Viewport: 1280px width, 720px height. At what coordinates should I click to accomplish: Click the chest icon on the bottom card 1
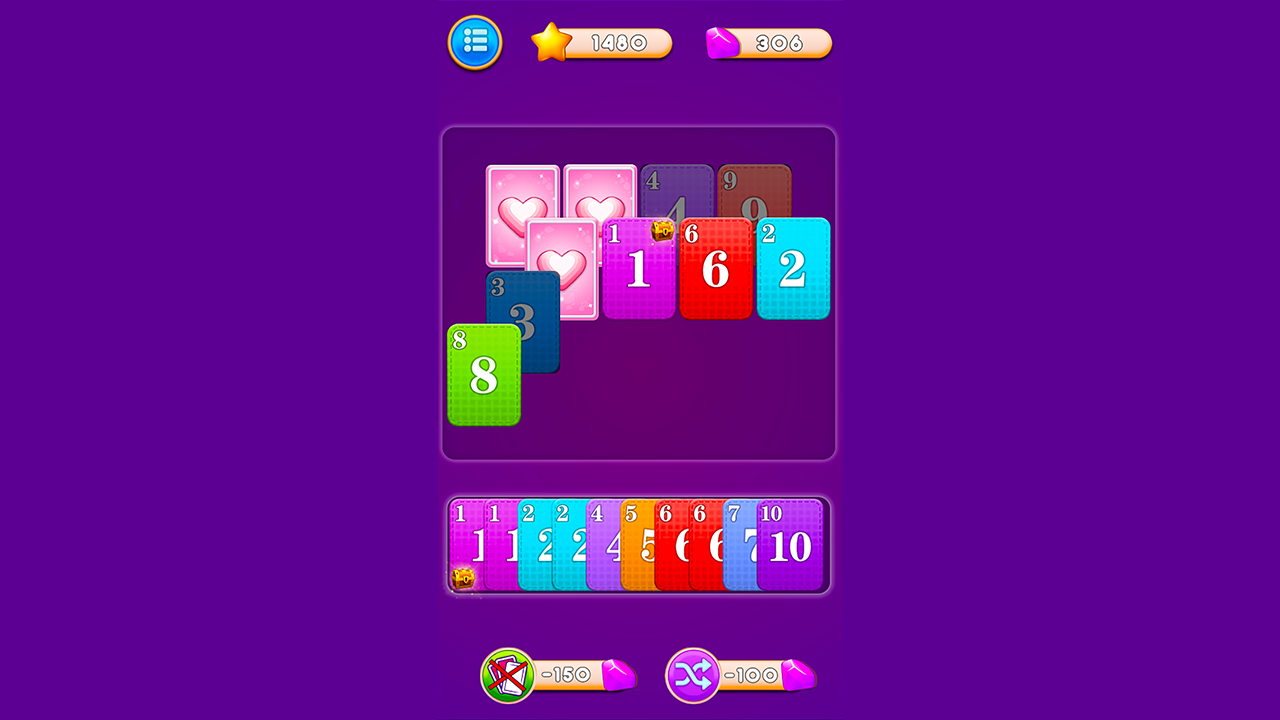tap(463, 578)
